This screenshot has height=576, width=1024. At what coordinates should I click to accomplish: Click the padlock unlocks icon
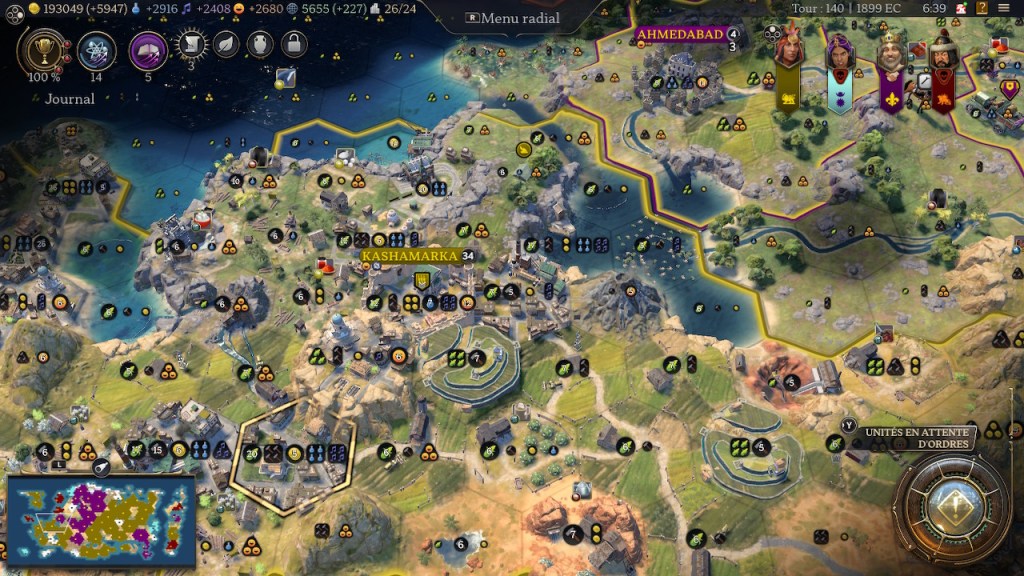tap(293, 44)
